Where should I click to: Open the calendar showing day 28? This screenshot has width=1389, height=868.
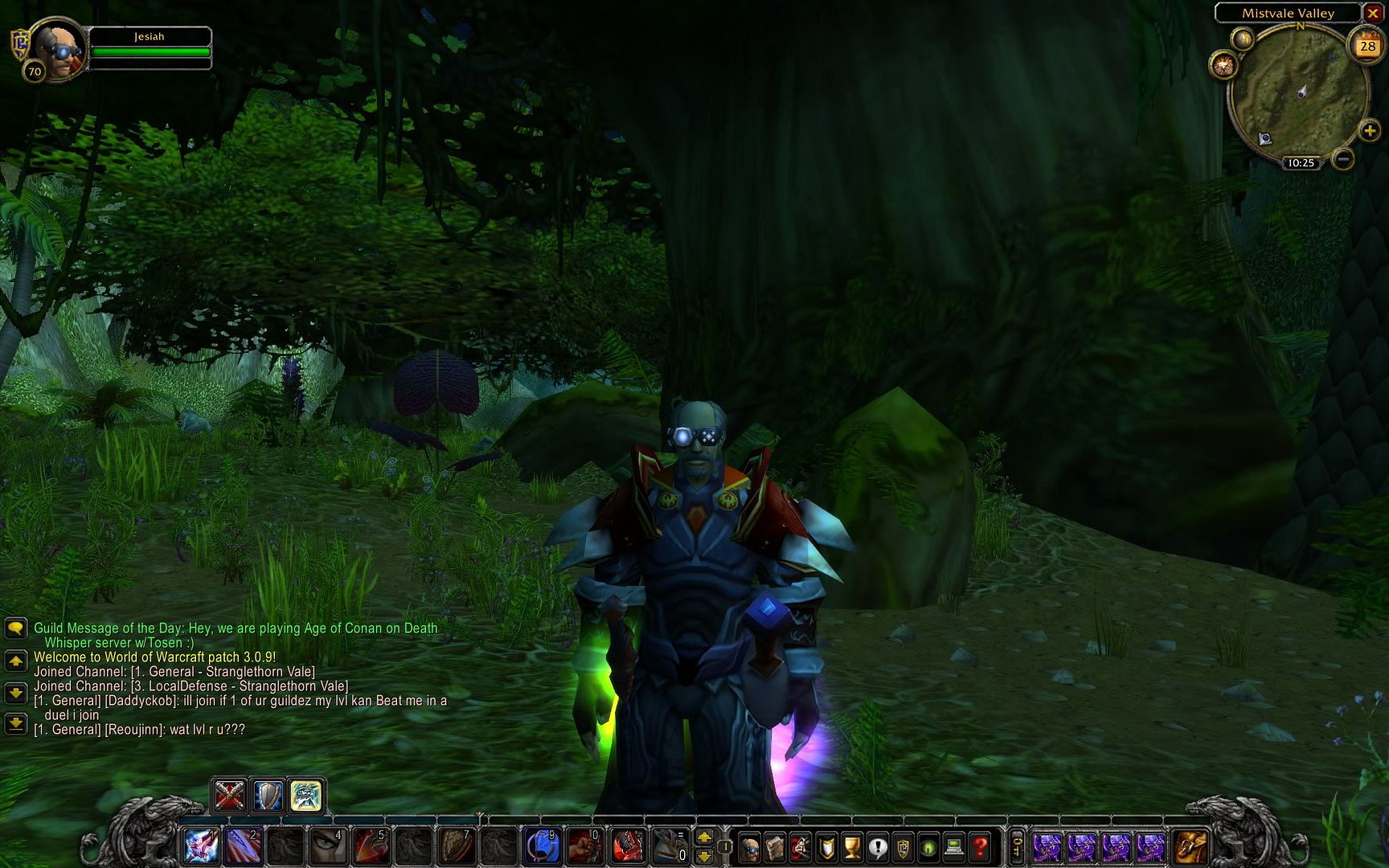click(1367, 46)
